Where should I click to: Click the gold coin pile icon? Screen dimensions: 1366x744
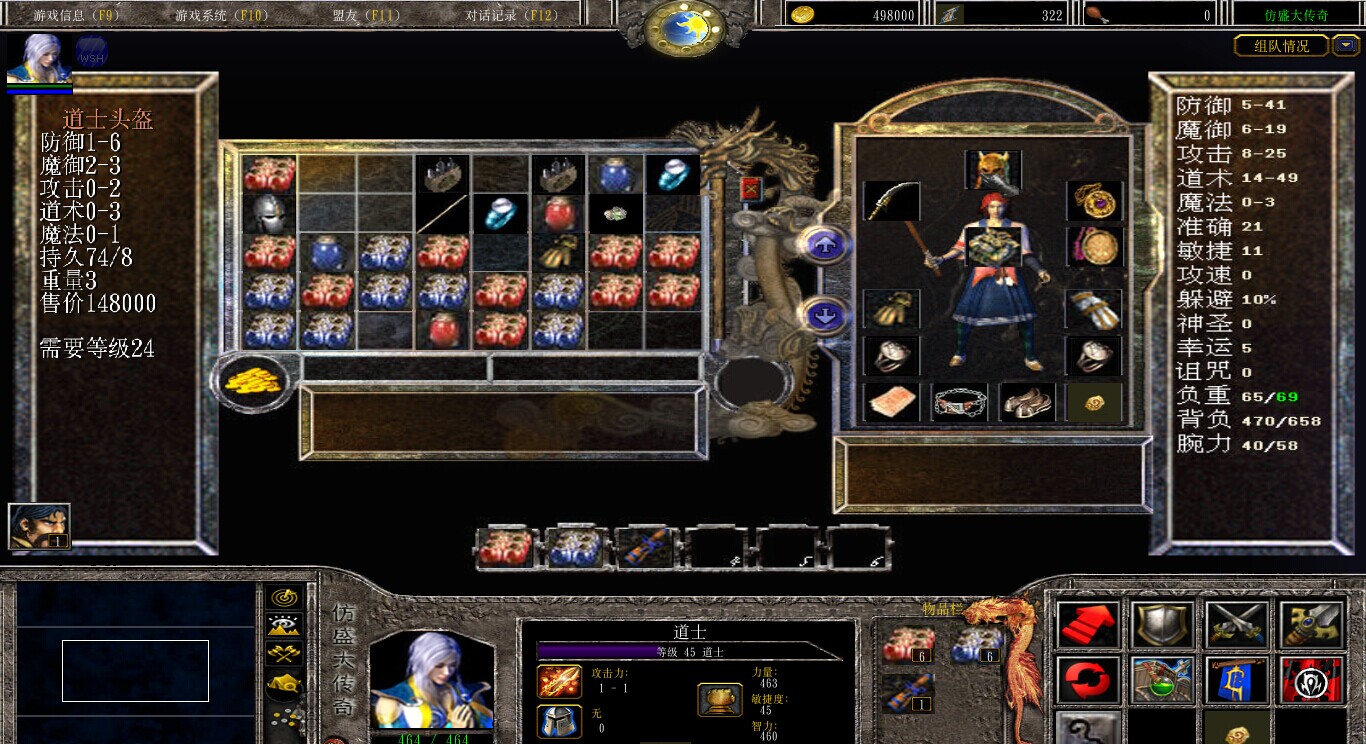pos(250,380)
